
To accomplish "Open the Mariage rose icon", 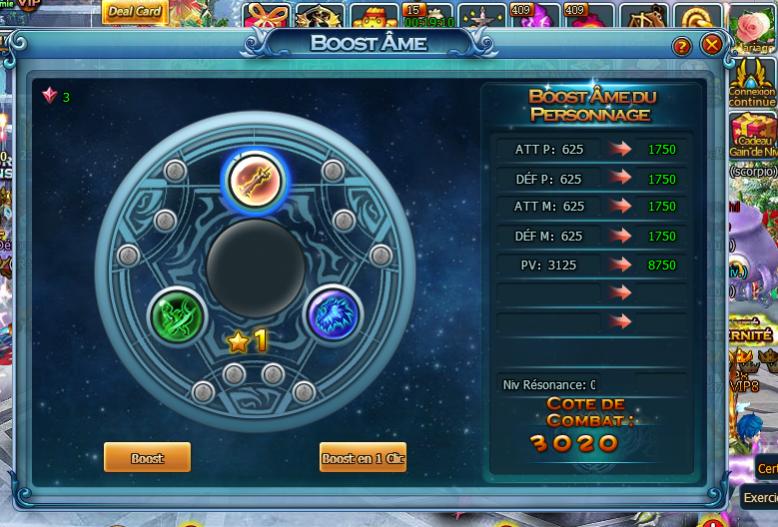I will (x=753, y=29).
